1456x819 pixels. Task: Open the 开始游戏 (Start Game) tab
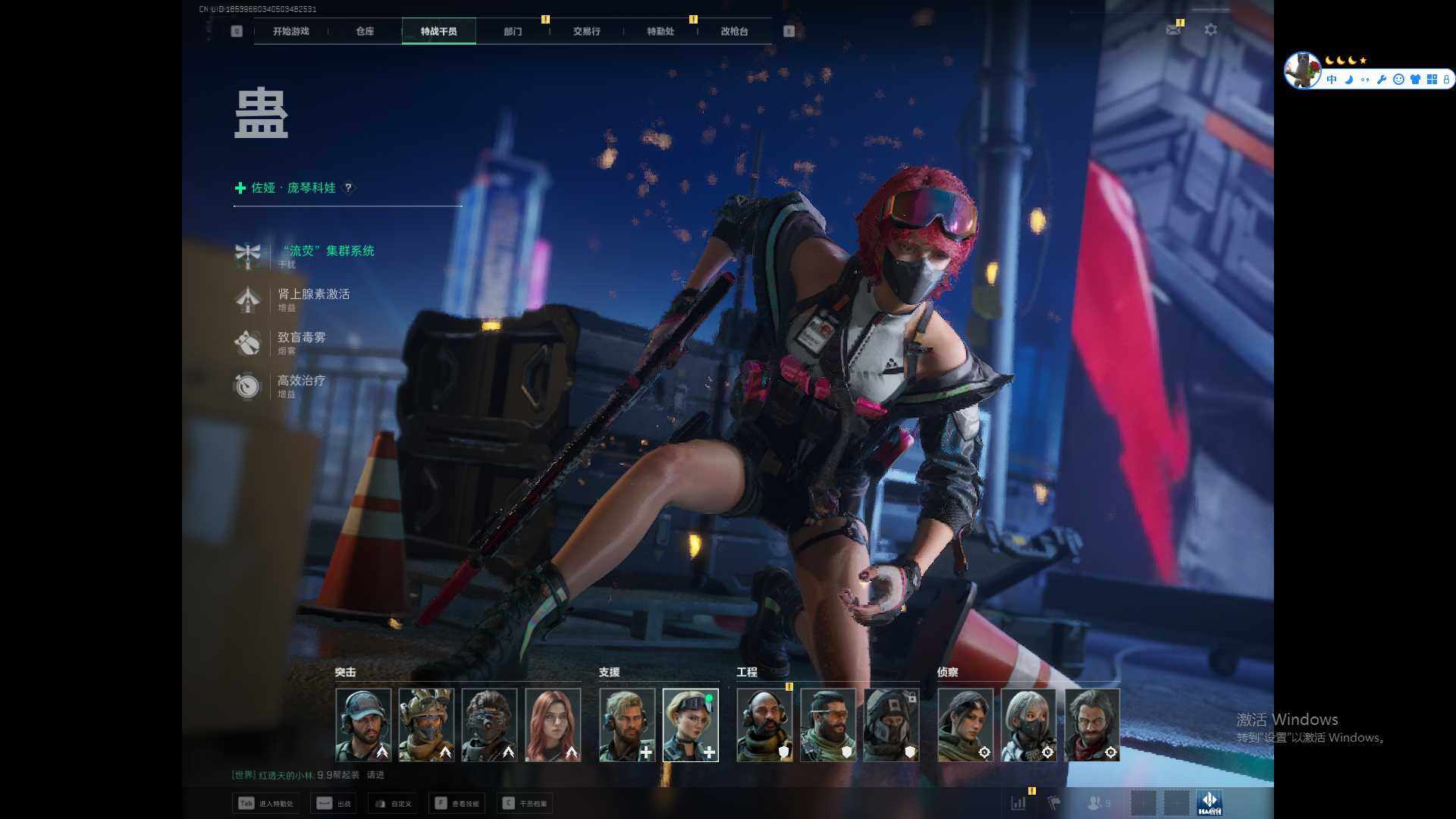tap(290, 31)
